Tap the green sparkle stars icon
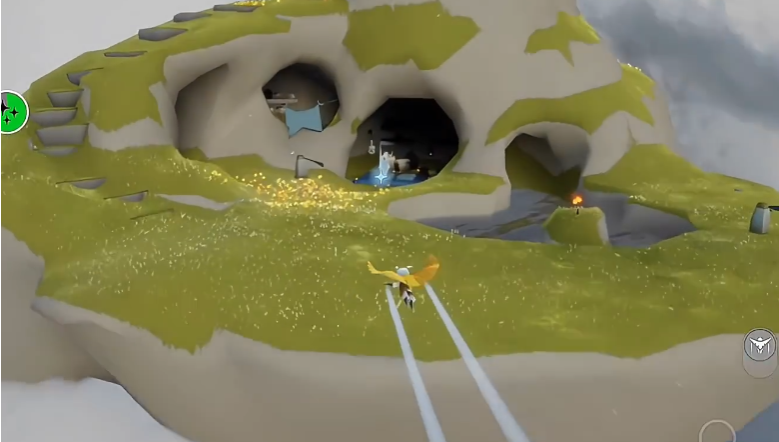Viewport: 779px width, 442px height. [11, 111]
